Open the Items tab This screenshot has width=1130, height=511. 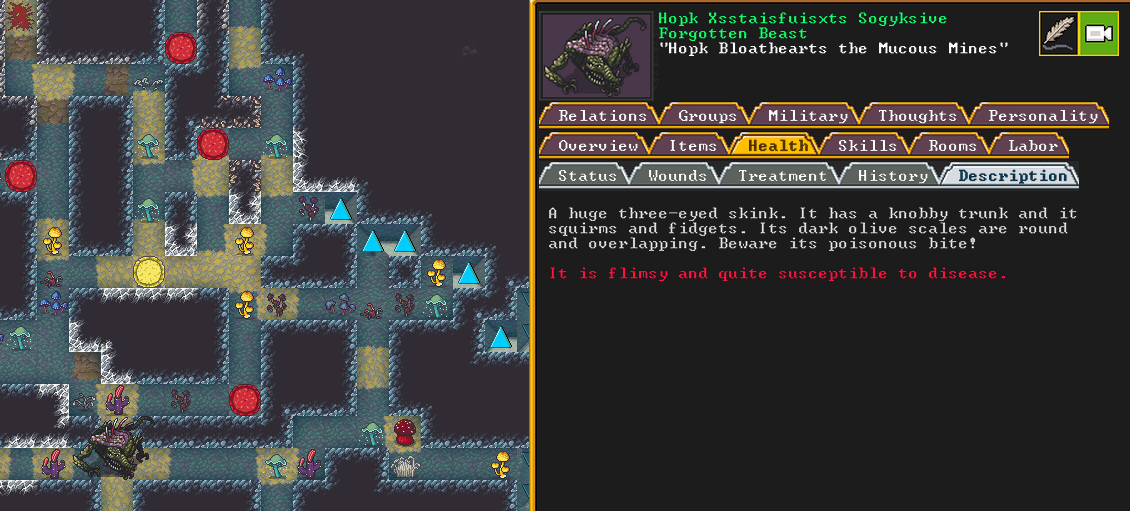[692, 146]
